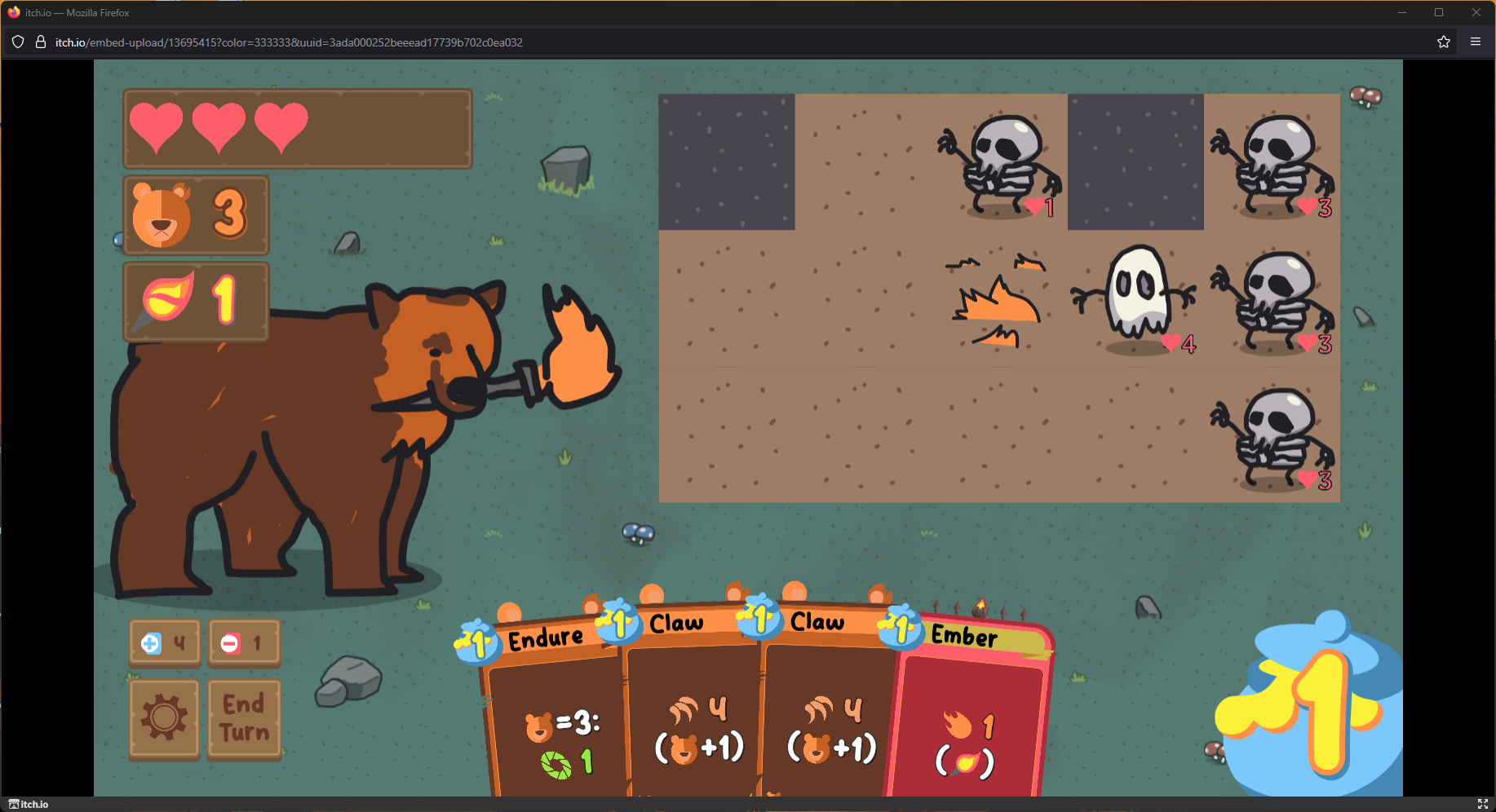End the current turn
Image resolution: width=1496 pixels, height=812 pixels.
pyautogui.click(x=244, y=718)
